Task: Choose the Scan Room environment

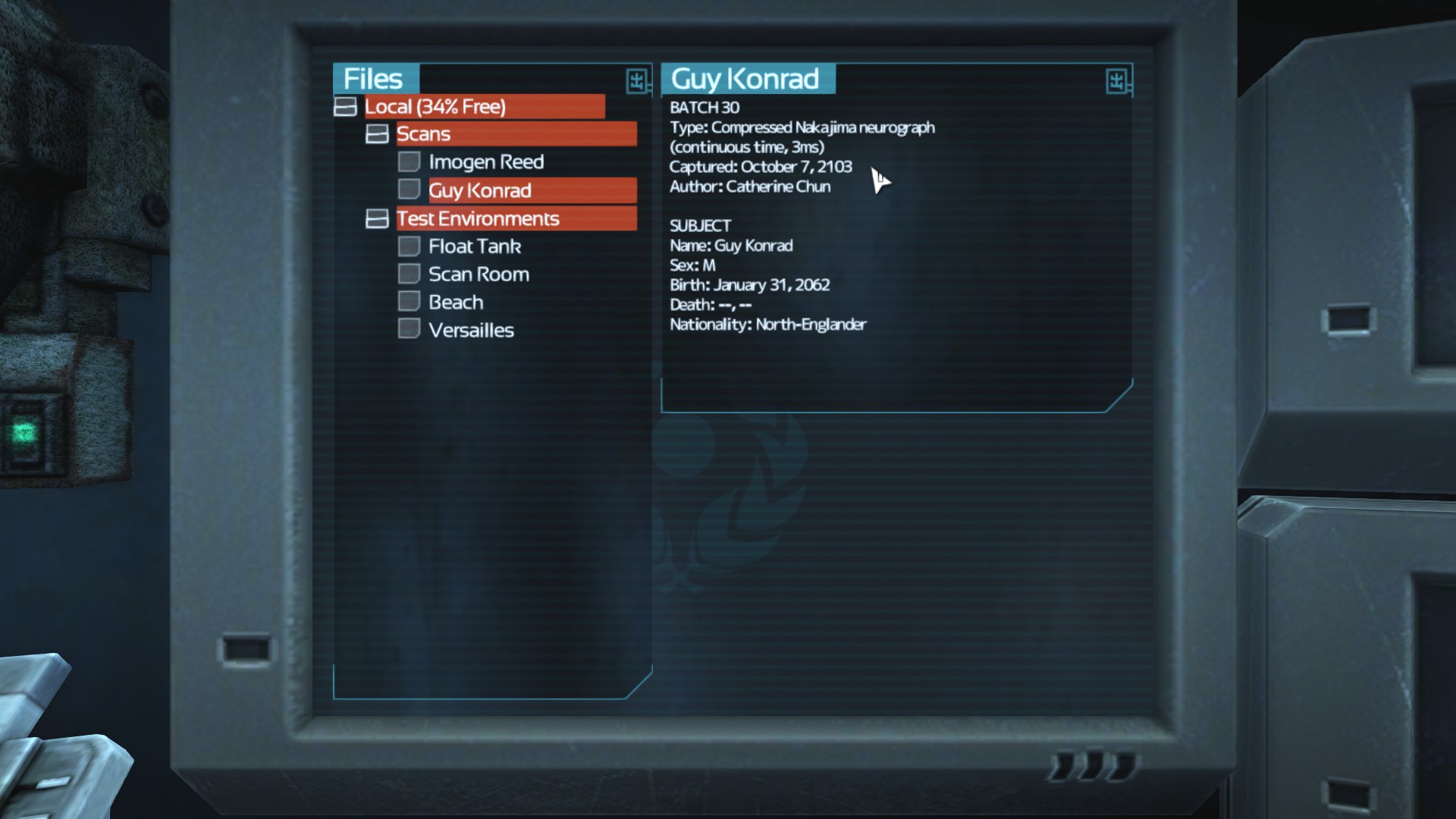Action: pos(479,275)
